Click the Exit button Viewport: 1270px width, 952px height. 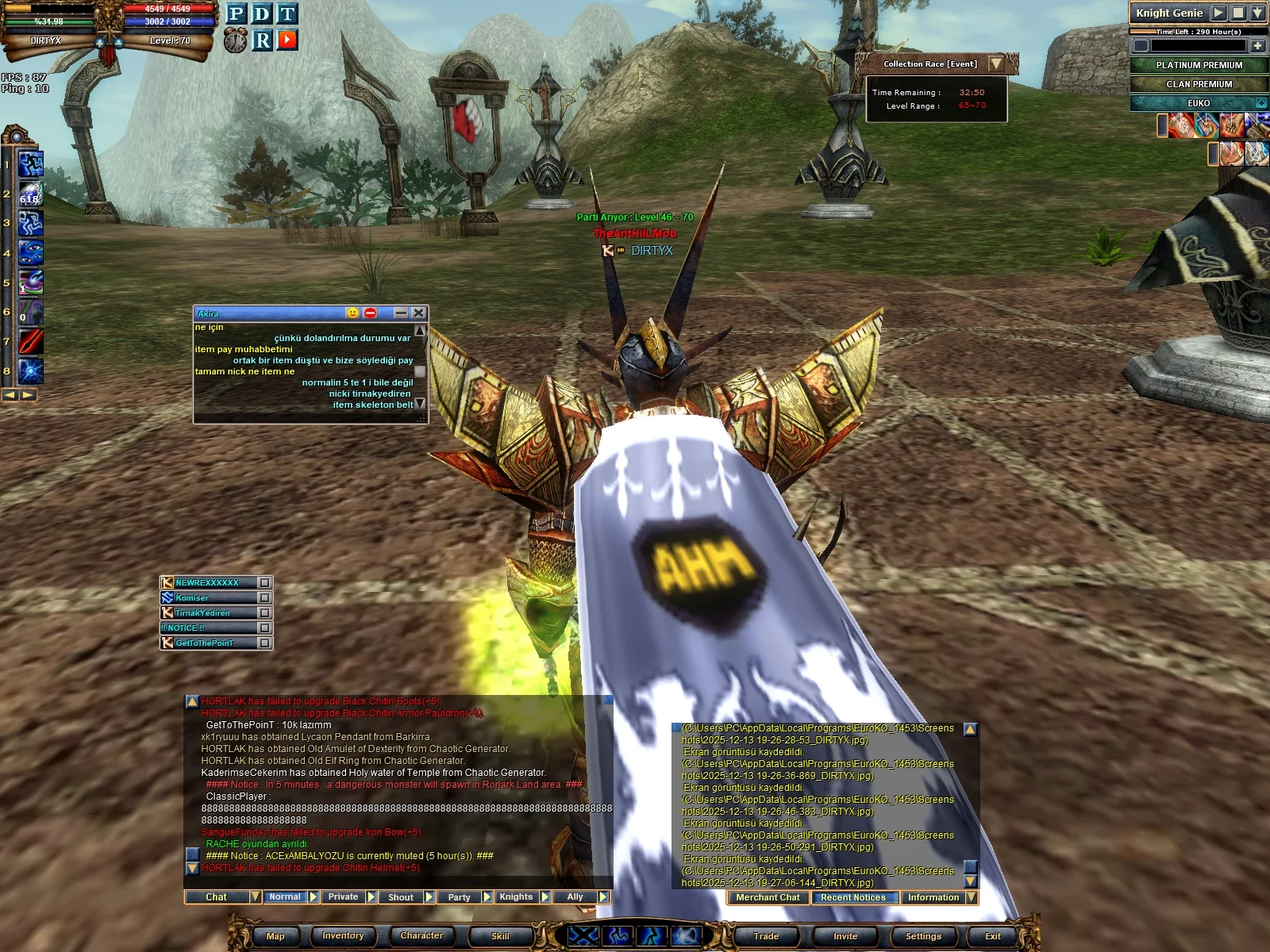992,936
